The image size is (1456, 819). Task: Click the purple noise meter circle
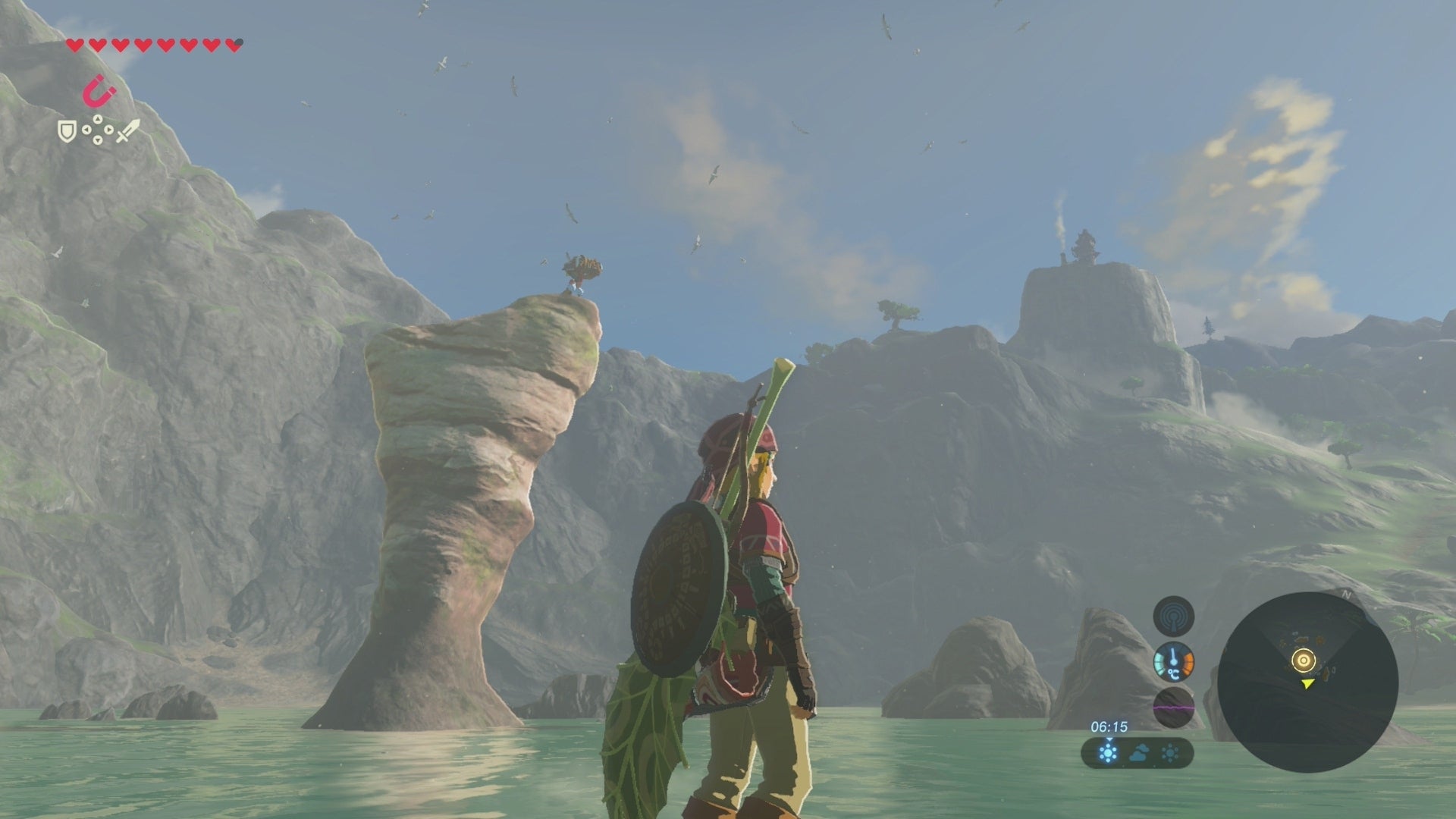(x=1173, y=708)
